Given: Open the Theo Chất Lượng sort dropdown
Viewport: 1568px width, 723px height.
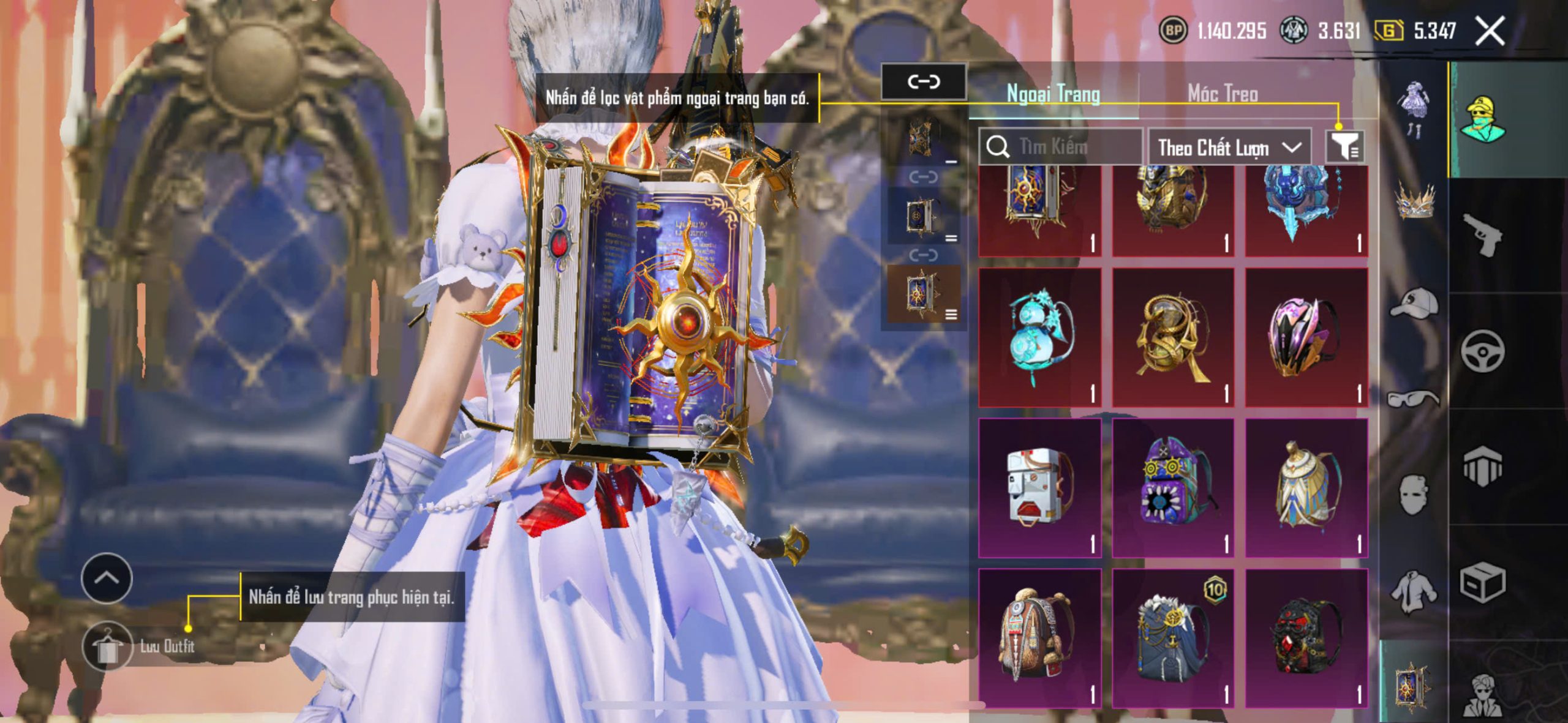Looking at the screenshot, I should [x=1229, y=148].
